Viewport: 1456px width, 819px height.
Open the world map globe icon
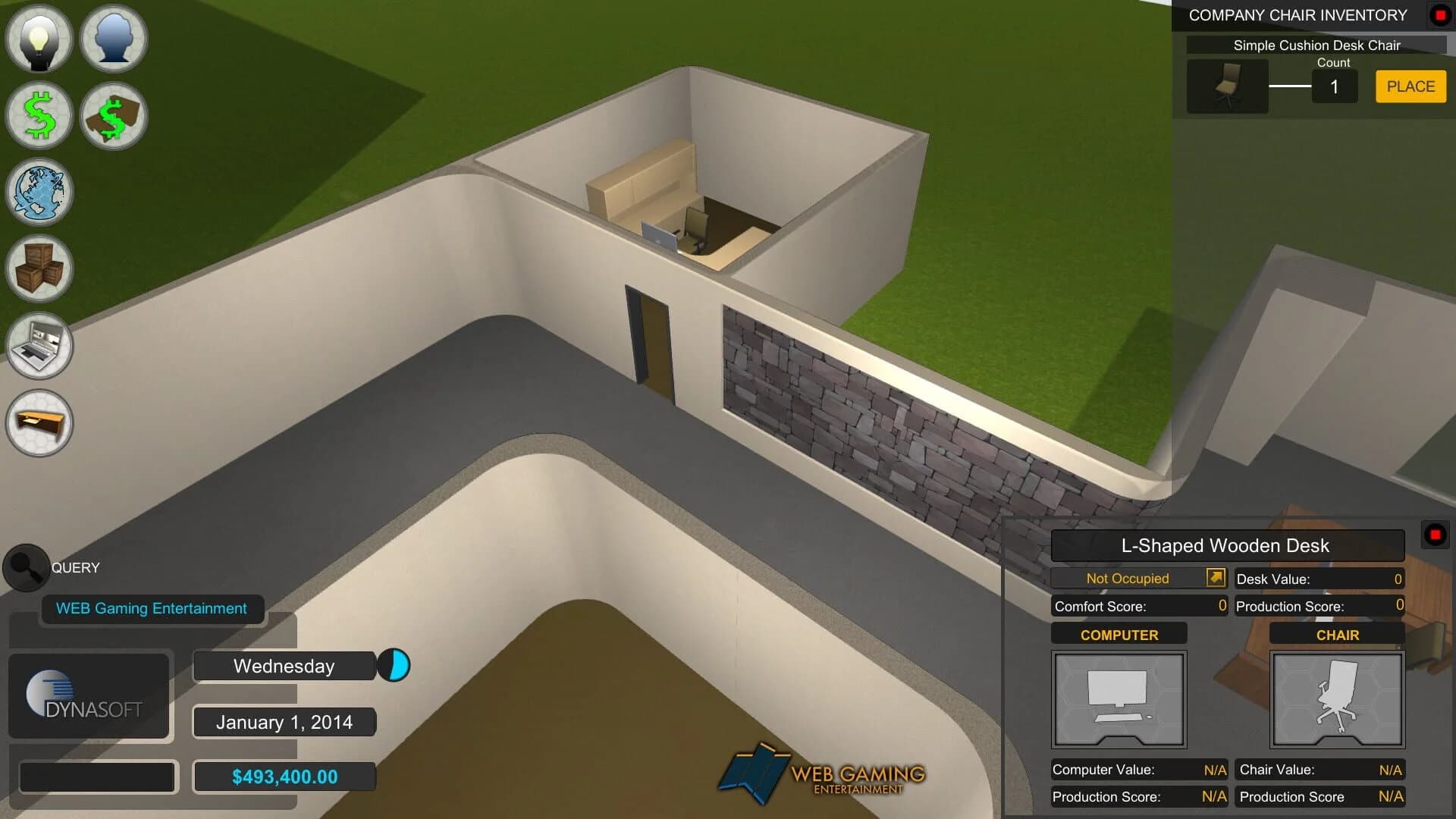click(39, 193)
